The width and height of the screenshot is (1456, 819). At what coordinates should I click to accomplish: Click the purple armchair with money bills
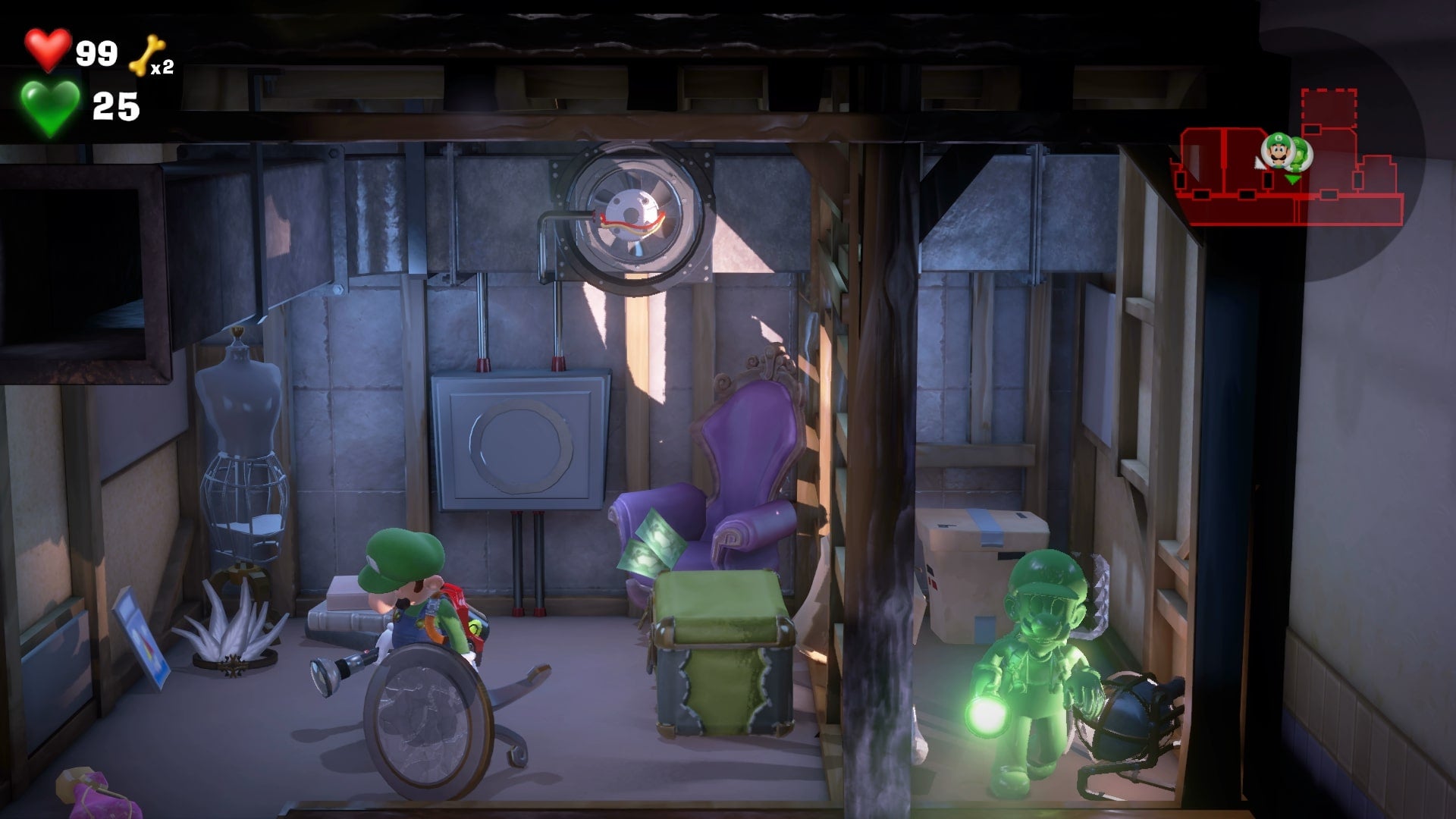point(739,455)
